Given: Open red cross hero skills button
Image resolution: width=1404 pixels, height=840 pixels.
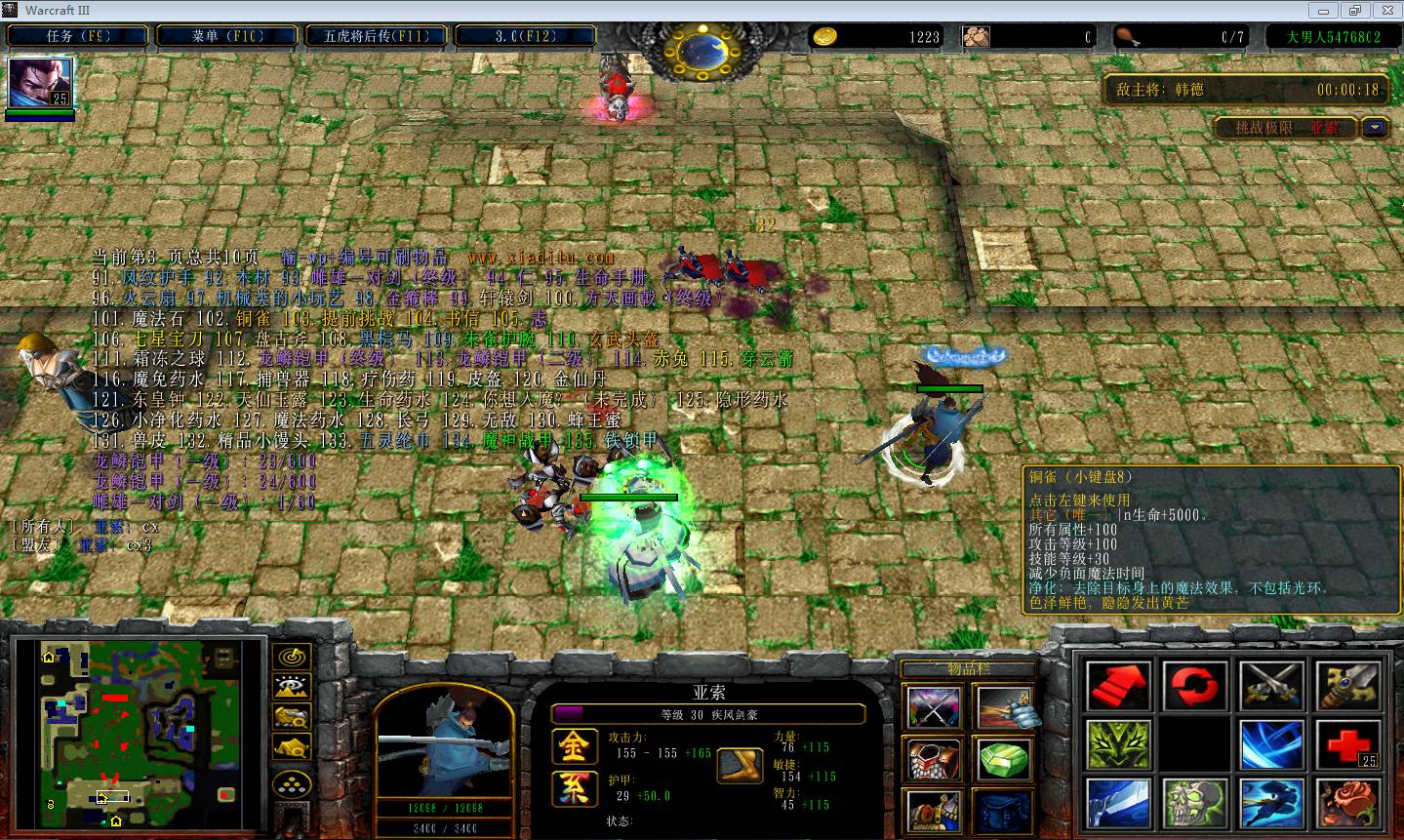Looking at the screenshot, I should click(1348, 744).
